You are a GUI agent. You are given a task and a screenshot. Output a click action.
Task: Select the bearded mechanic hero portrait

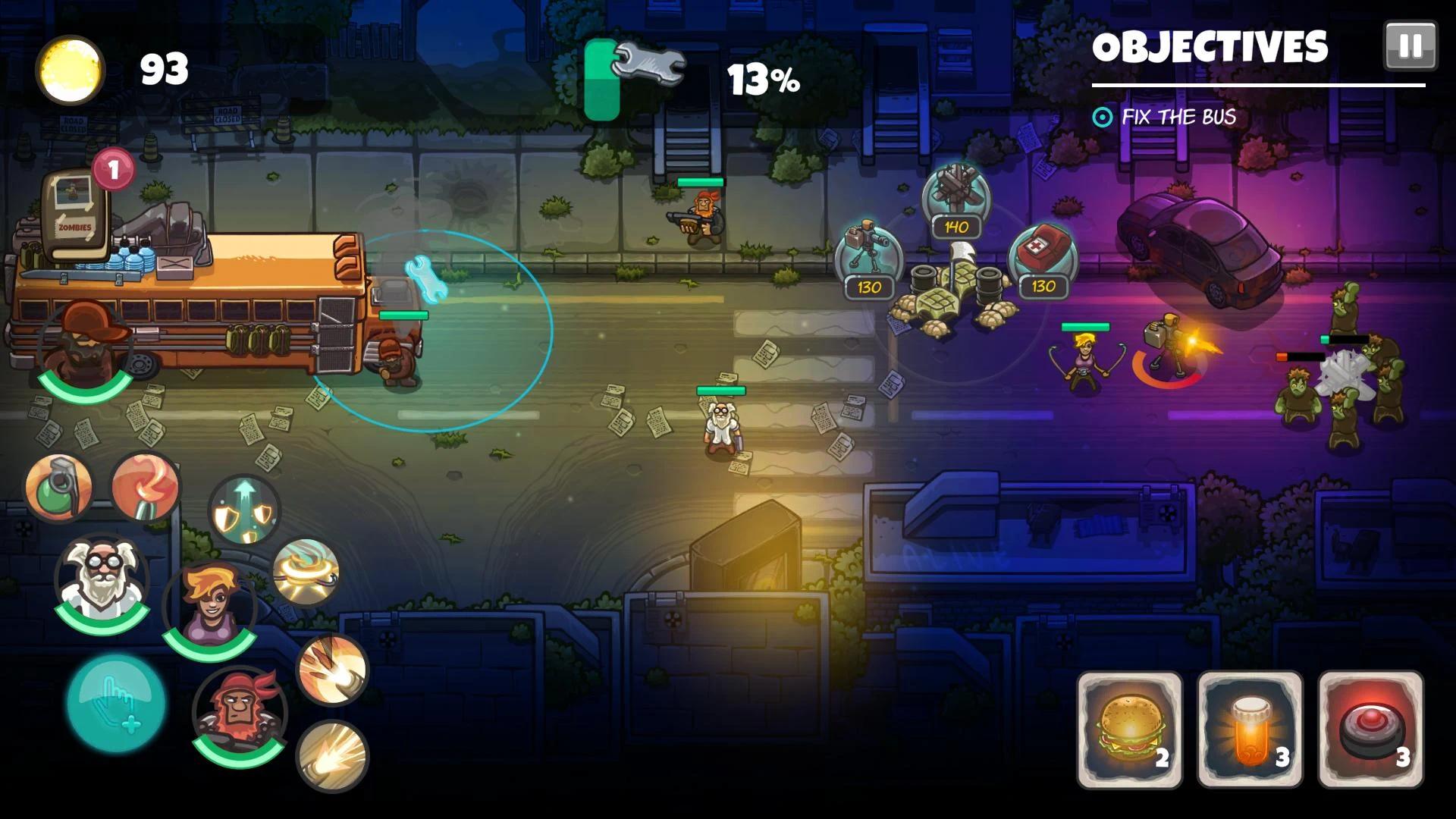click(85, 346)
